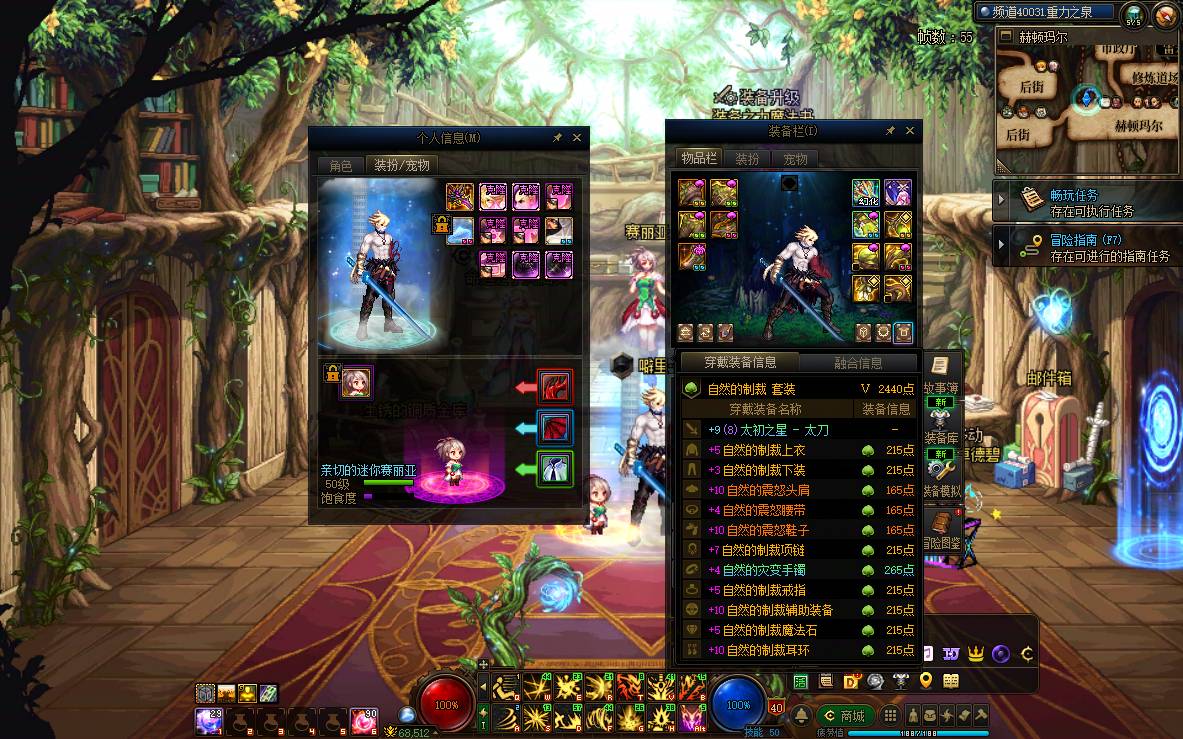Close the Personal Info window
Viewport: 1183px width, 739px height.
(x=577, y=138)
